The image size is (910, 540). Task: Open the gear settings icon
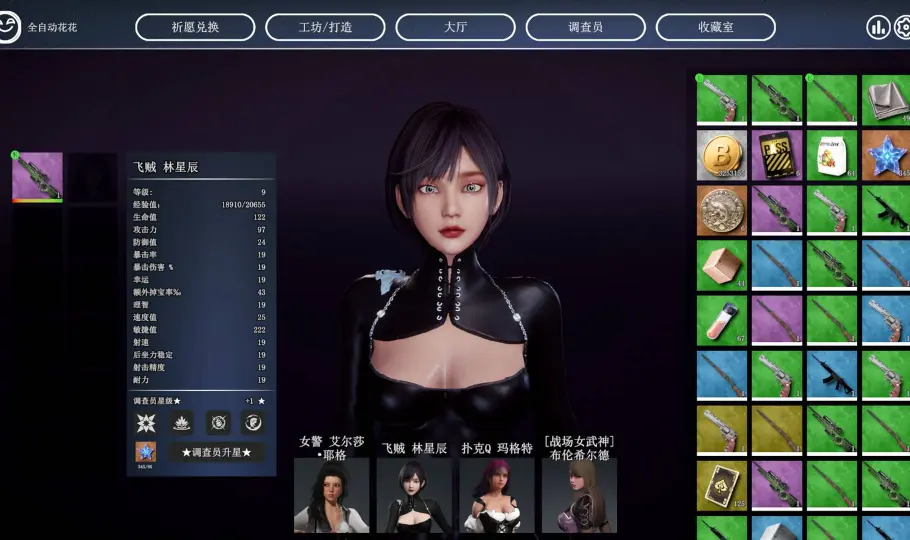pos(903,27)
